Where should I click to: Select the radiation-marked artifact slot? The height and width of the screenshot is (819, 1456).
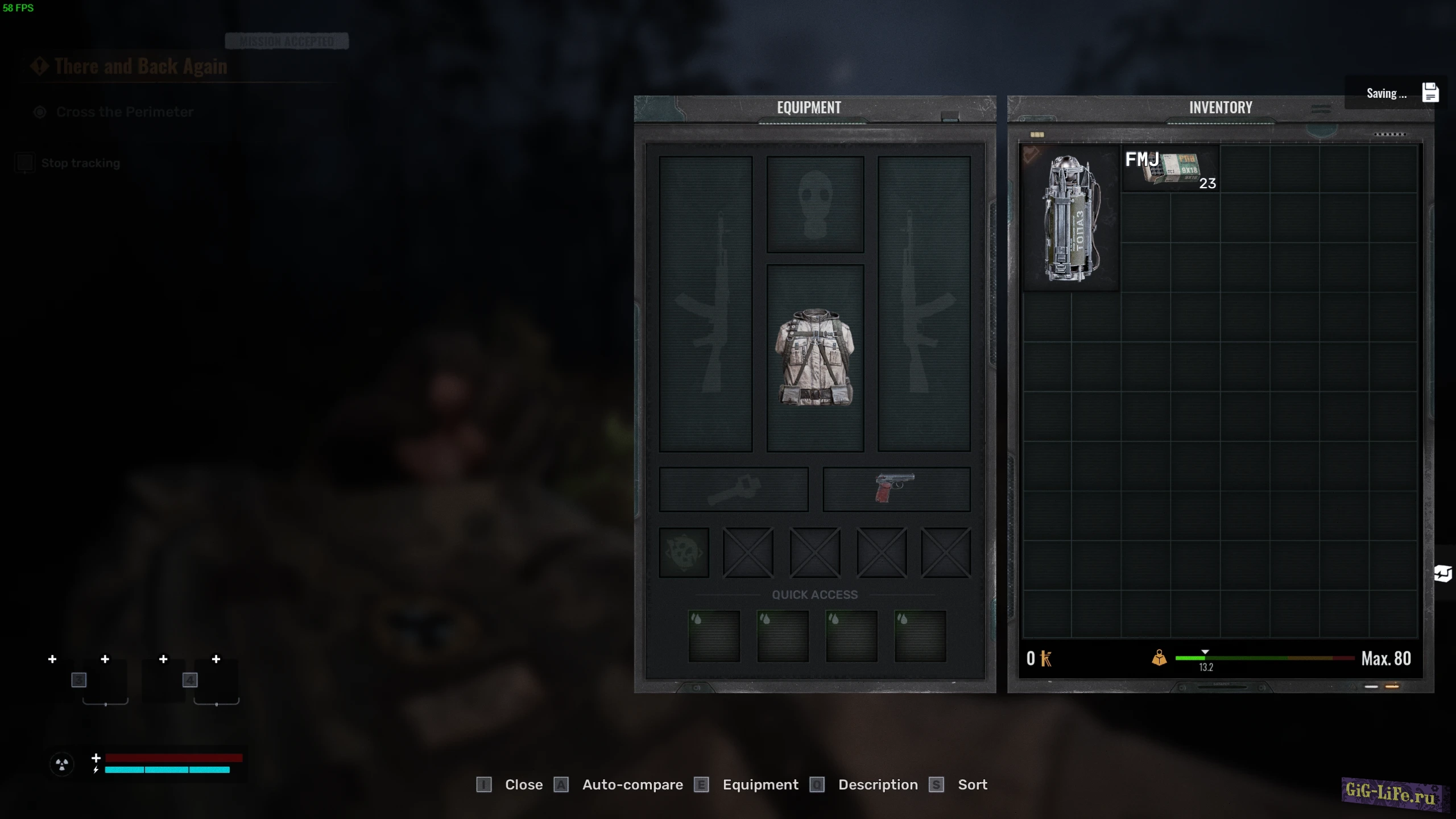click(684, 552)
